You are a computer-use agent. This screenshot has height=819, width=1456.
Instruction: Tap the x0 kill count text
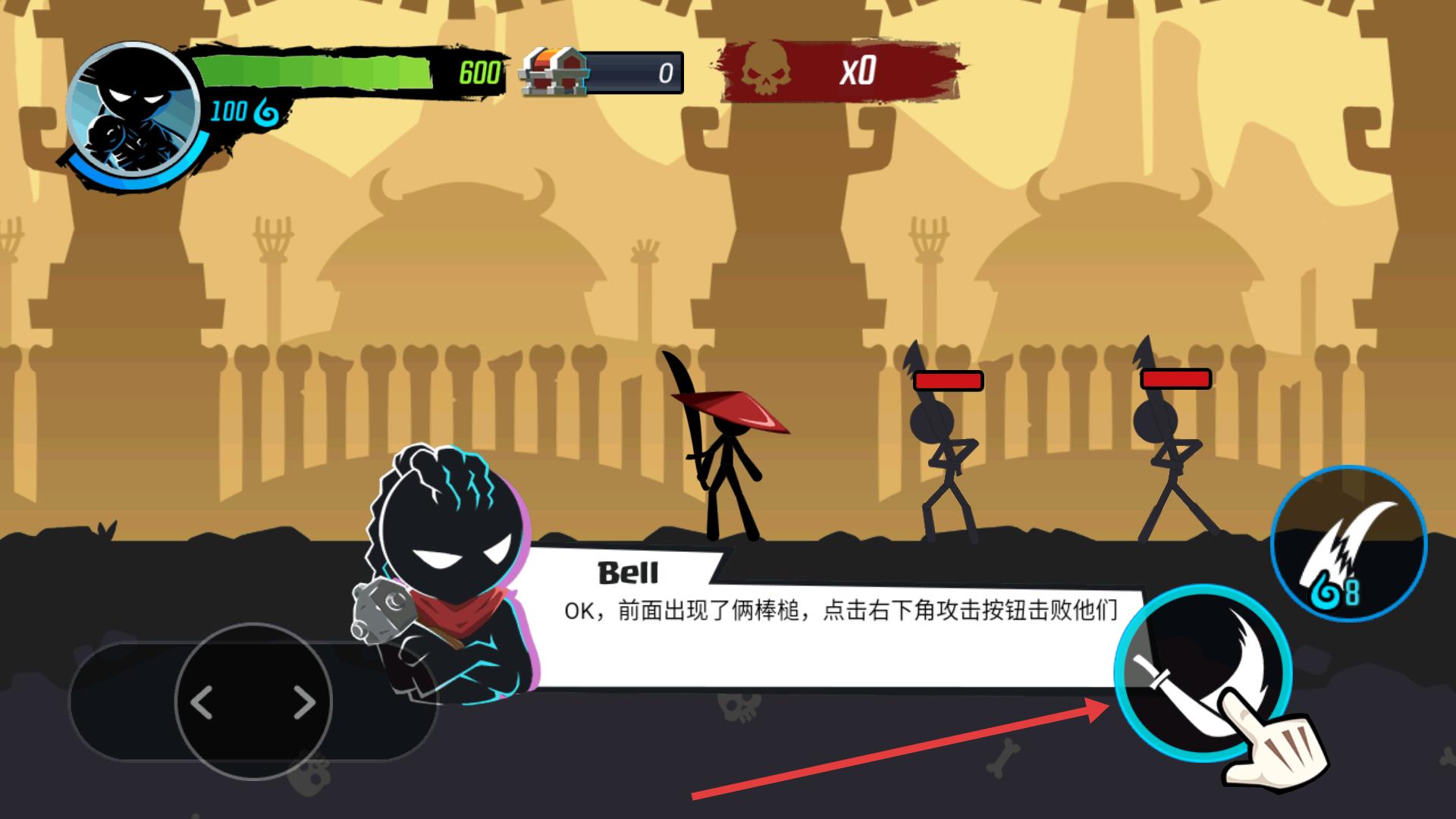click(x=861, y=71)
